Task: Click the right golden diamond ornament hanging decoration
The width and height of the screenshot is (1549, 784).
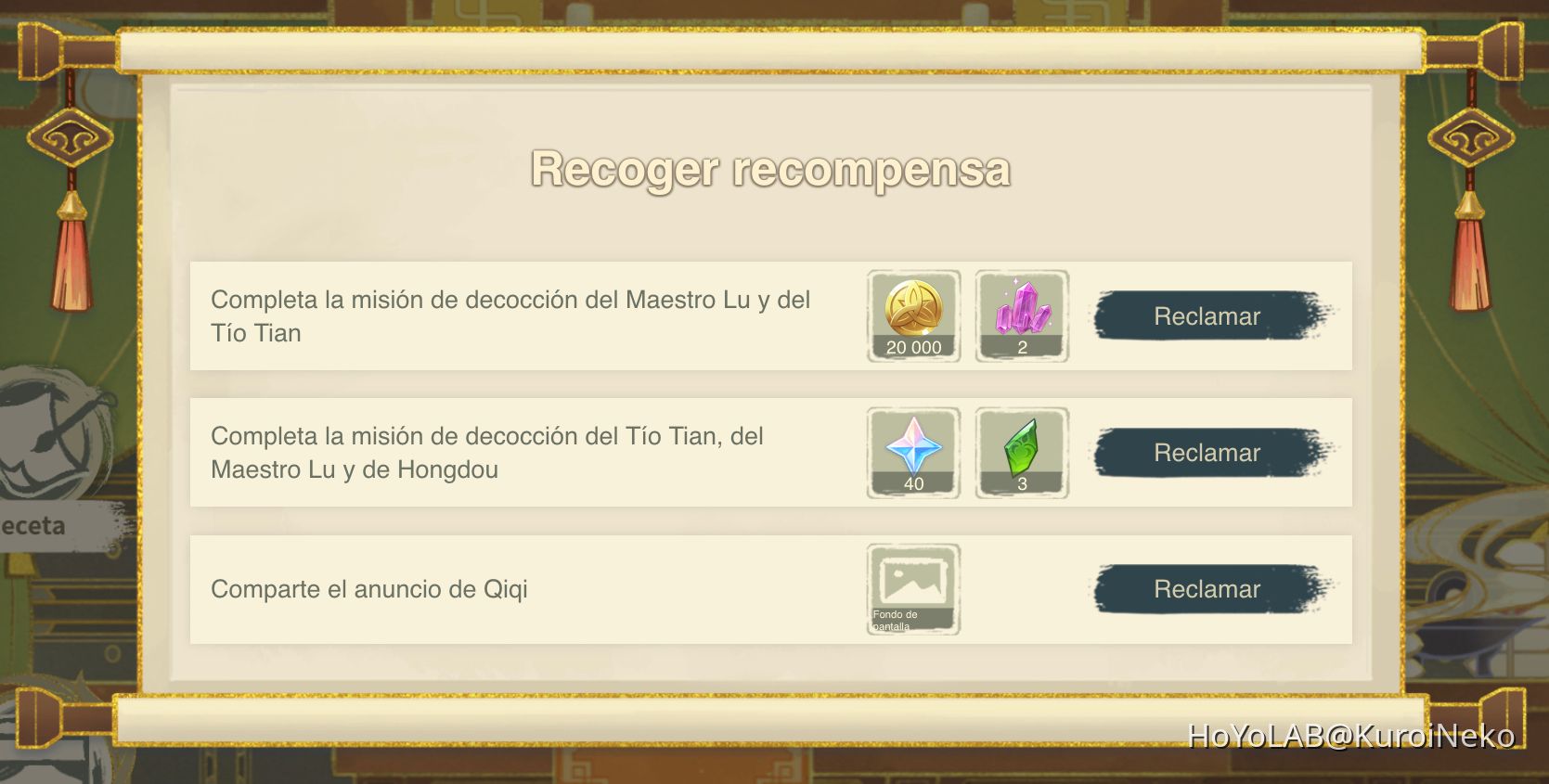Action: 1471,139
